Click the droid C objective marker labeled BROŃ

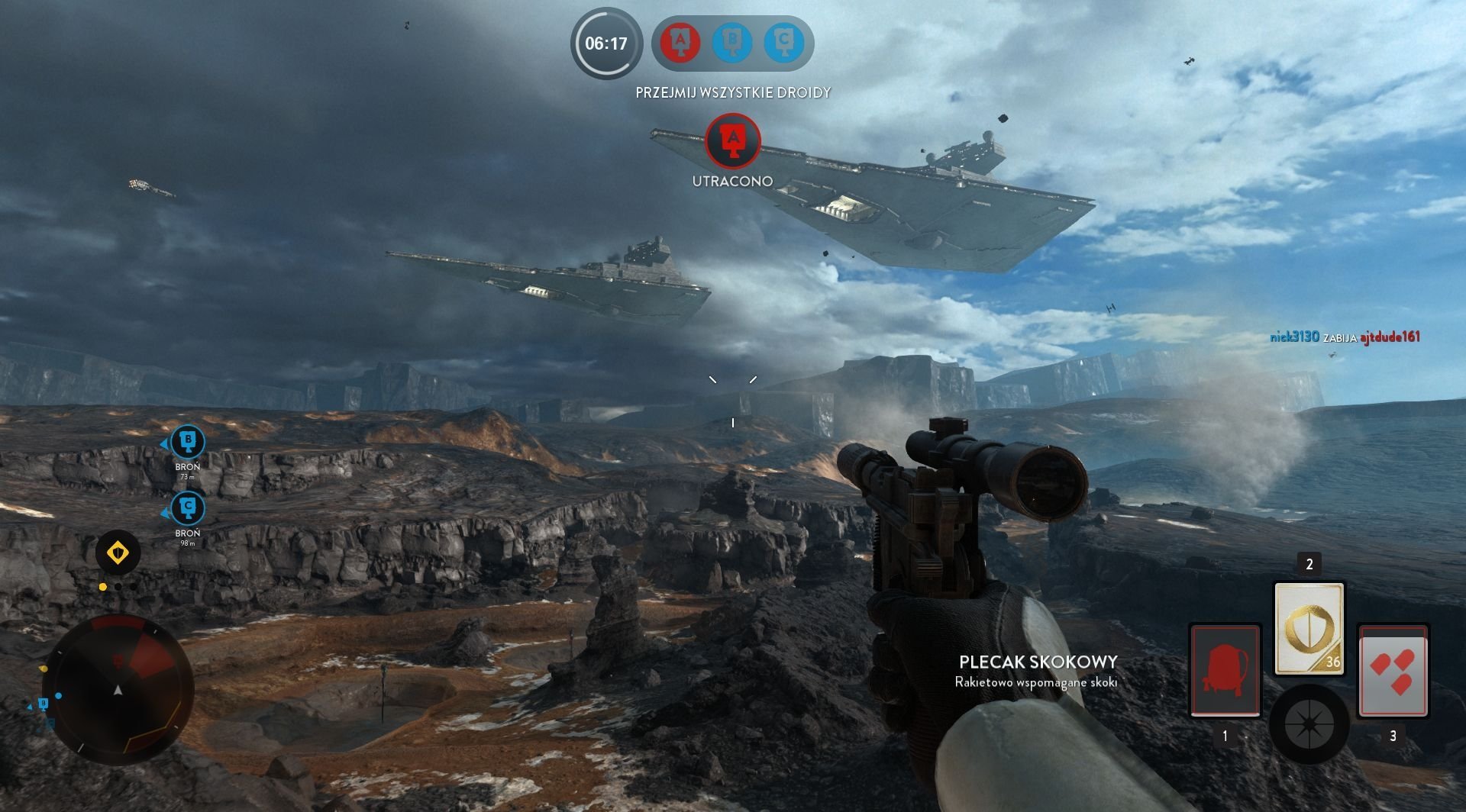coord(188,508)
